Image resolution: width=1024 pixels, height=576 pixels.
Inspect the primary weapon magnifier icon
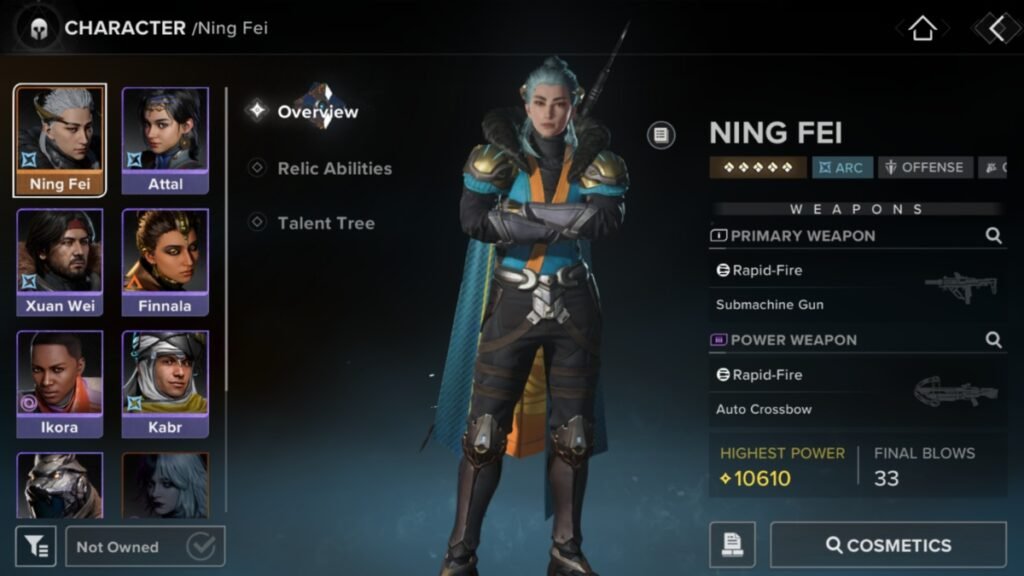click(x=993, y=236)
